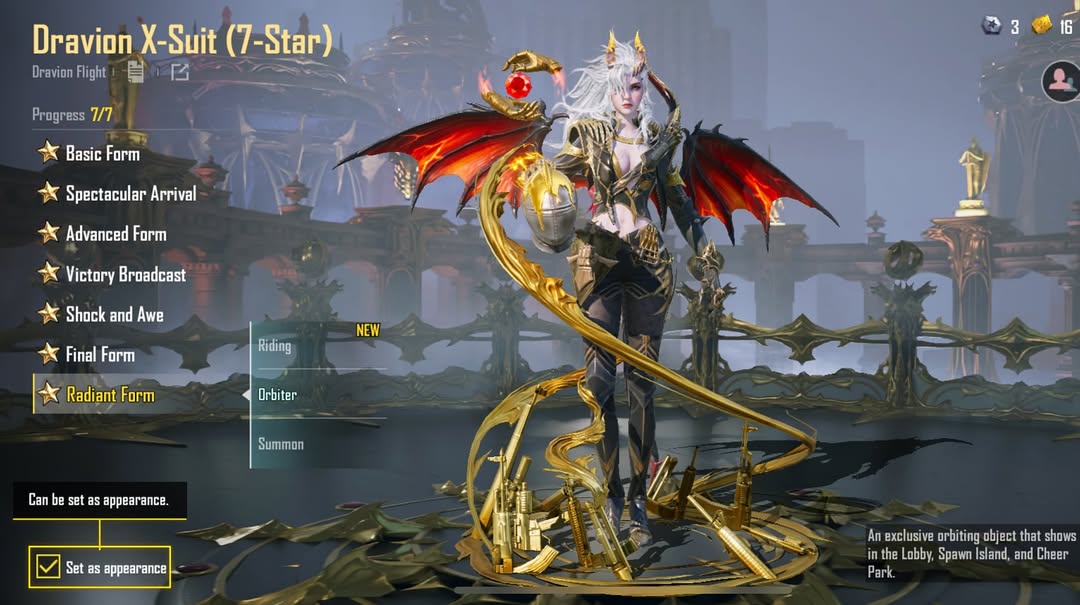Click the share arrow icon under the title

179,71
